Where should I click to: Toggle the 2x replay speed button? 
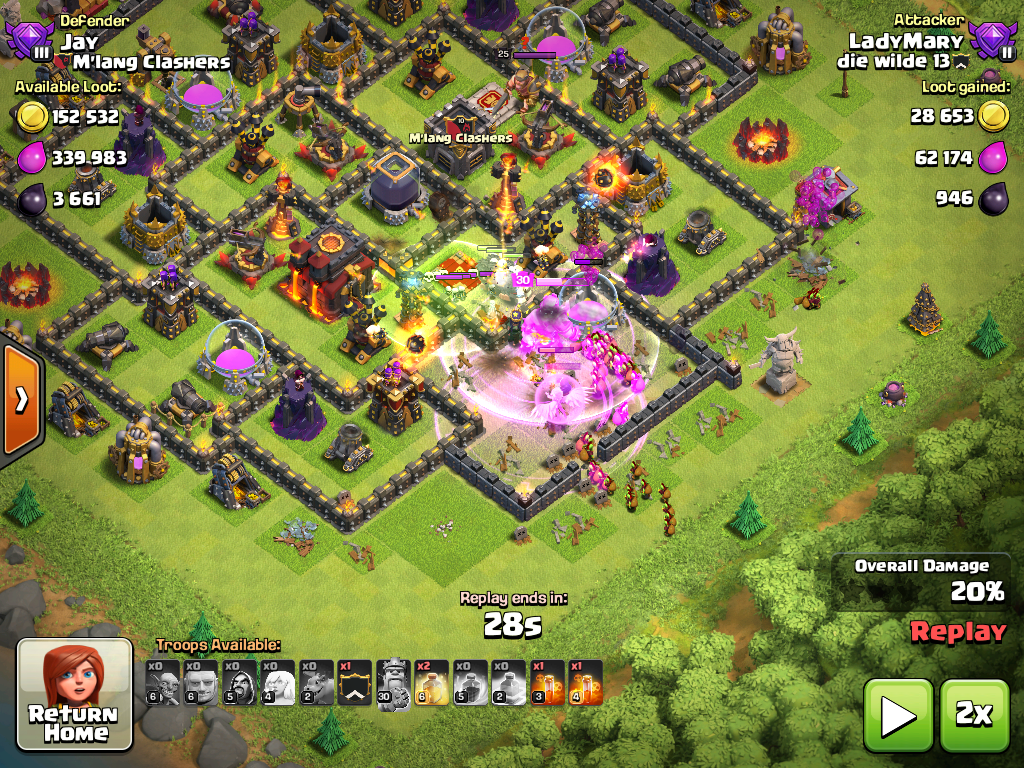point(974,714)
